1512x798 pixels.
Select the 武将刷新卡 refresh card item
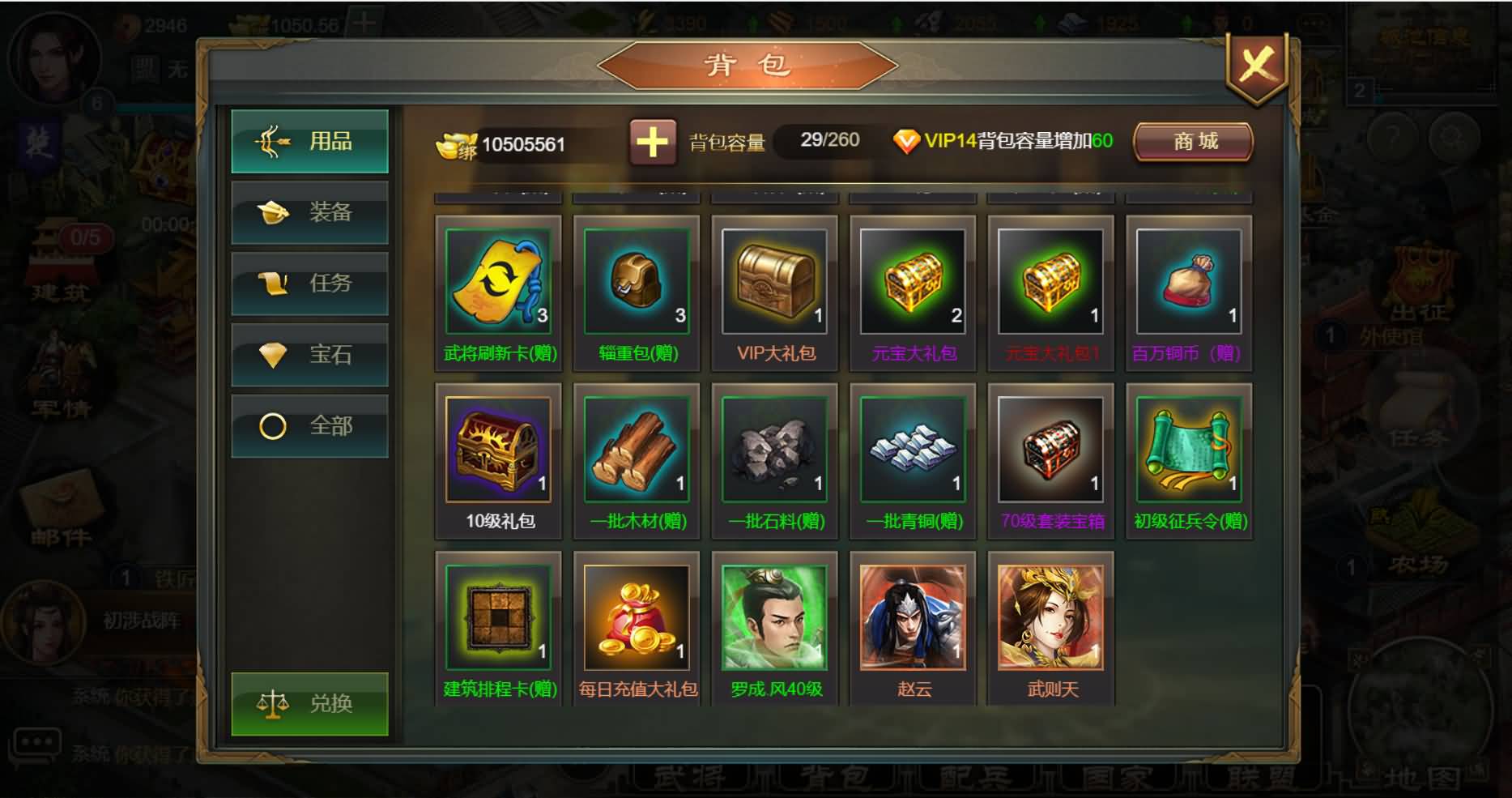click(x=498, y=281)
